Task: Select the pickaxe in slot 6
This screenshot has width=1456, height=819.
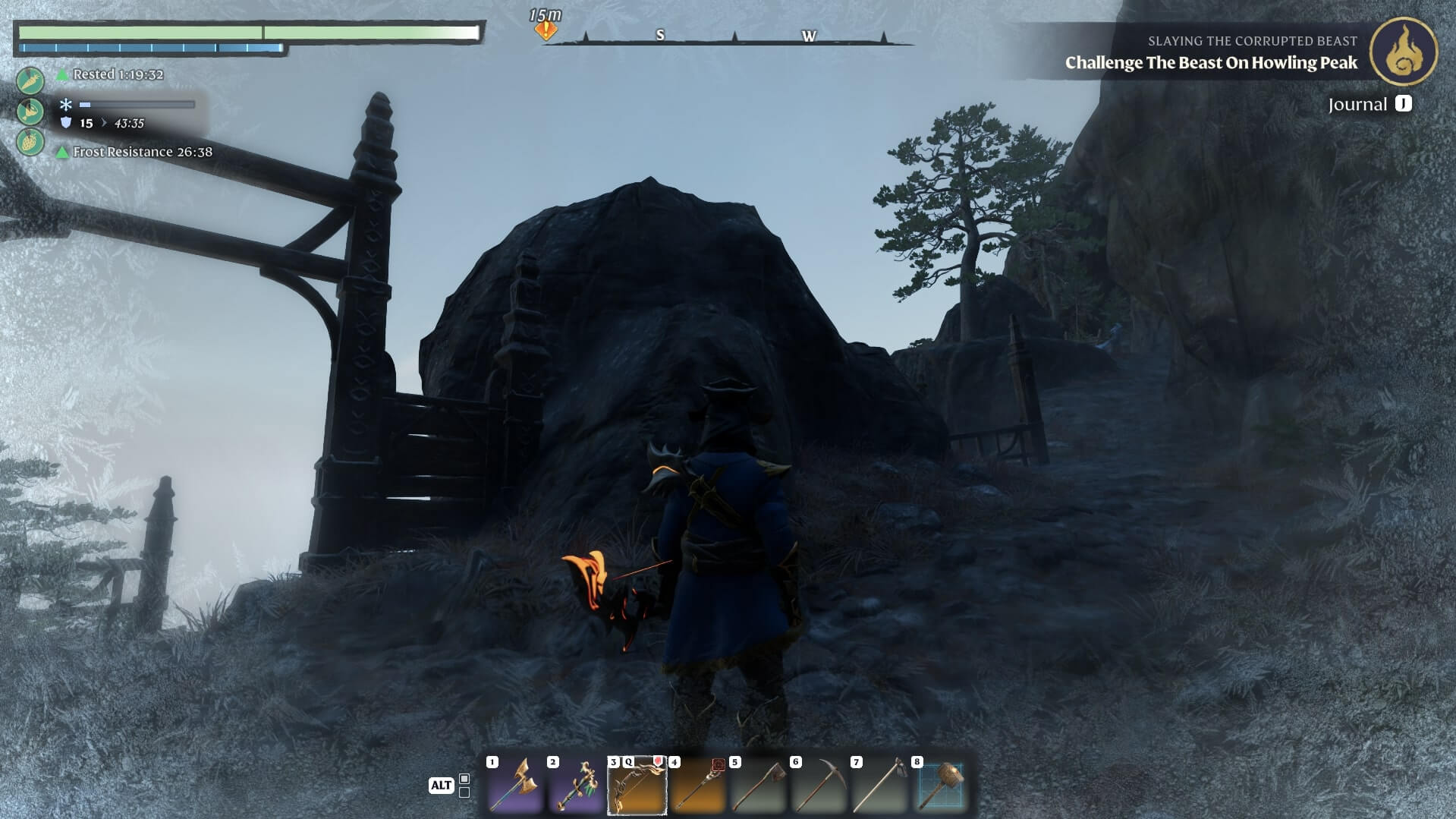Action: (x=819, y=785)
